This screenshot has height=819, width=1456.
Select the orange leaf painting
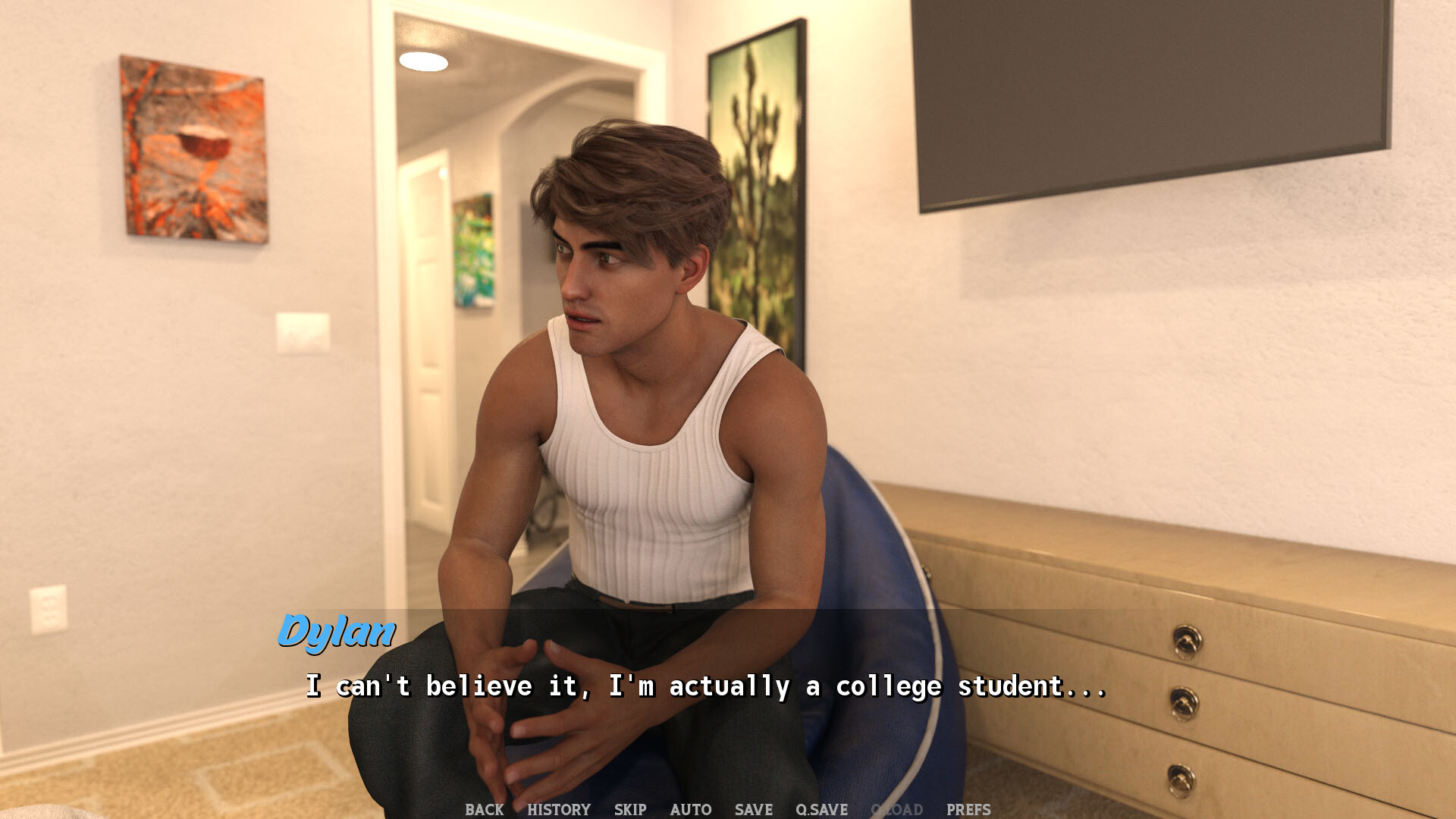[x=192, y=148]
